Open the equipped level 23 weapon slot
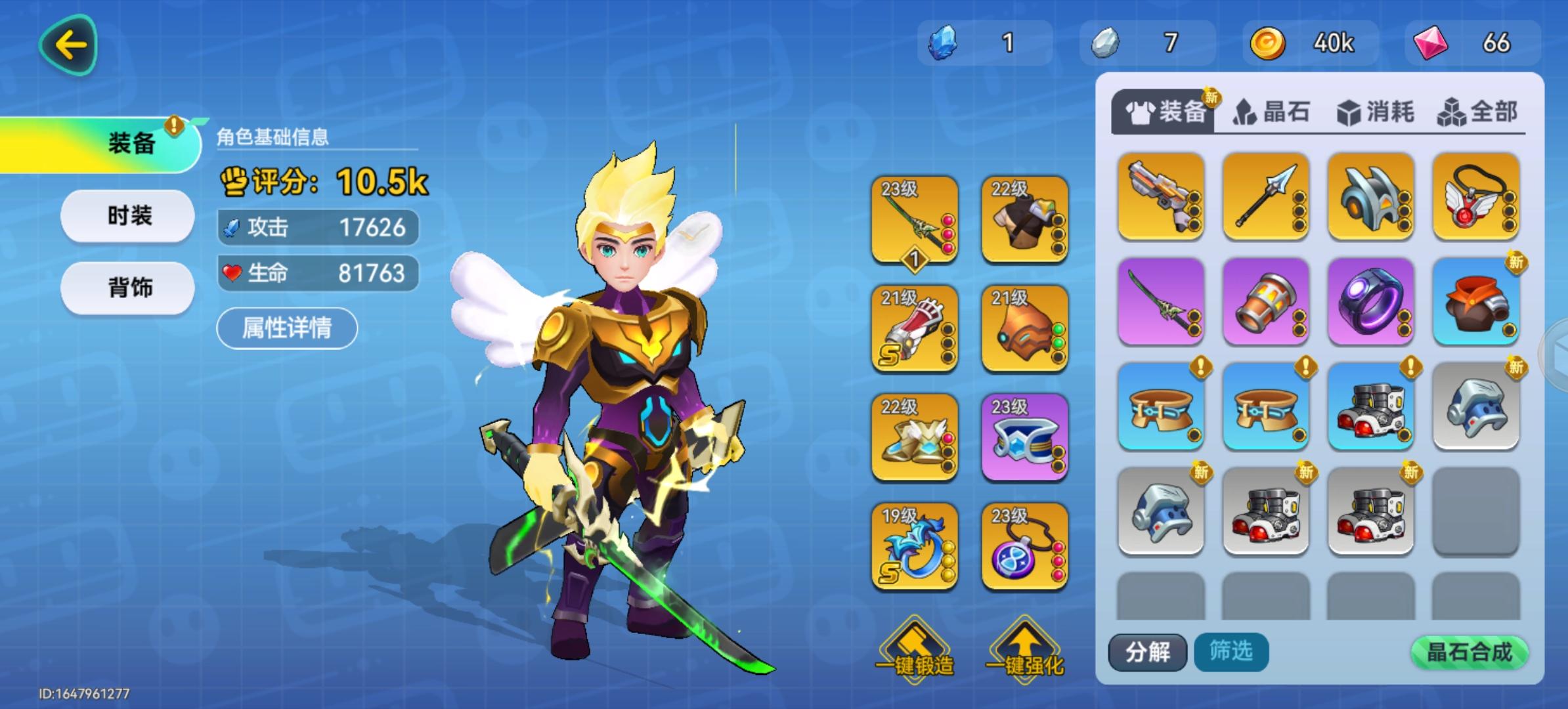Viewport: 1568px width, 709px height. coord(913,223)
